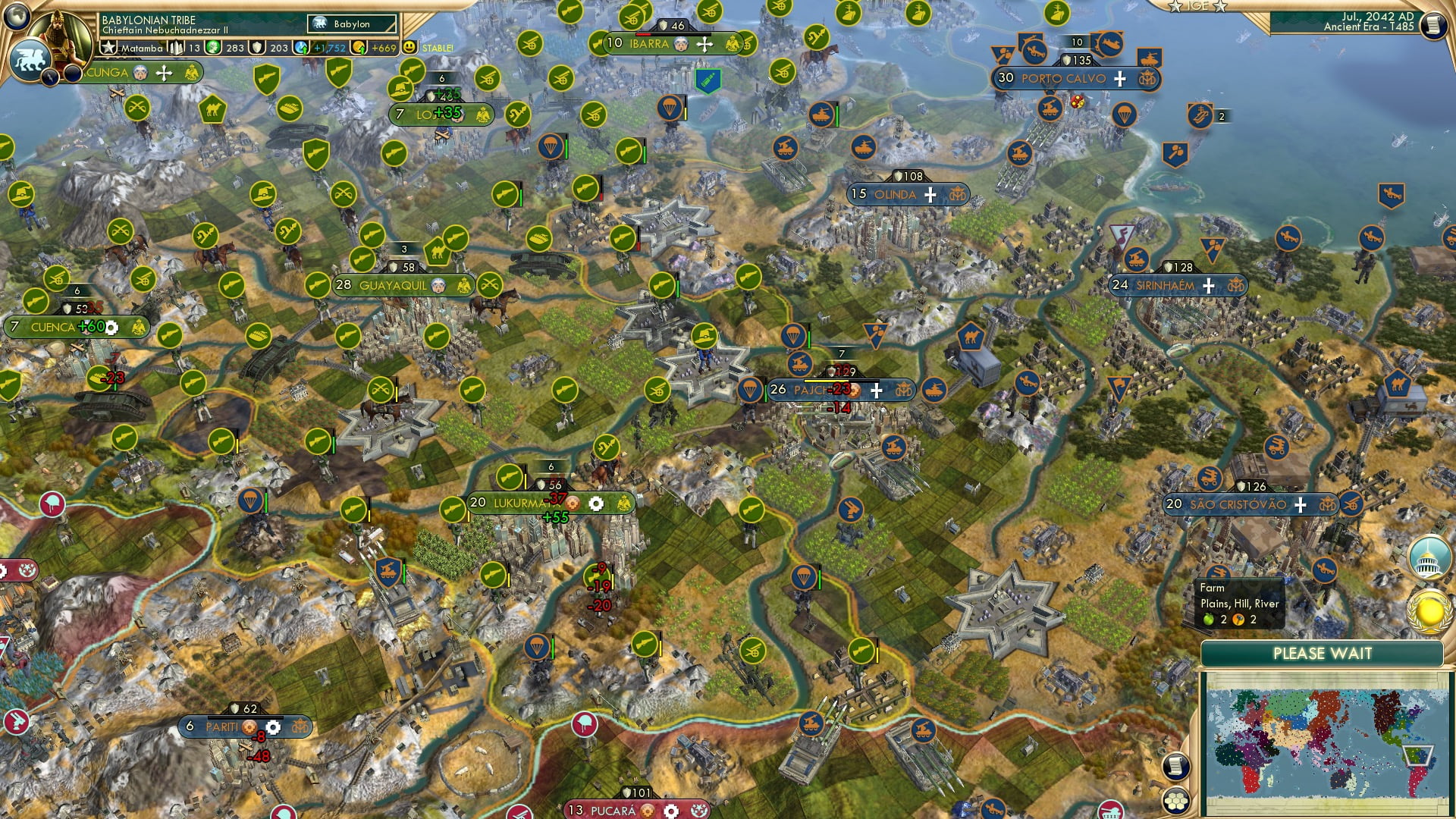
Task: Click the lightning bolt toggle under the leader portrait
Action: pos(50,76)
